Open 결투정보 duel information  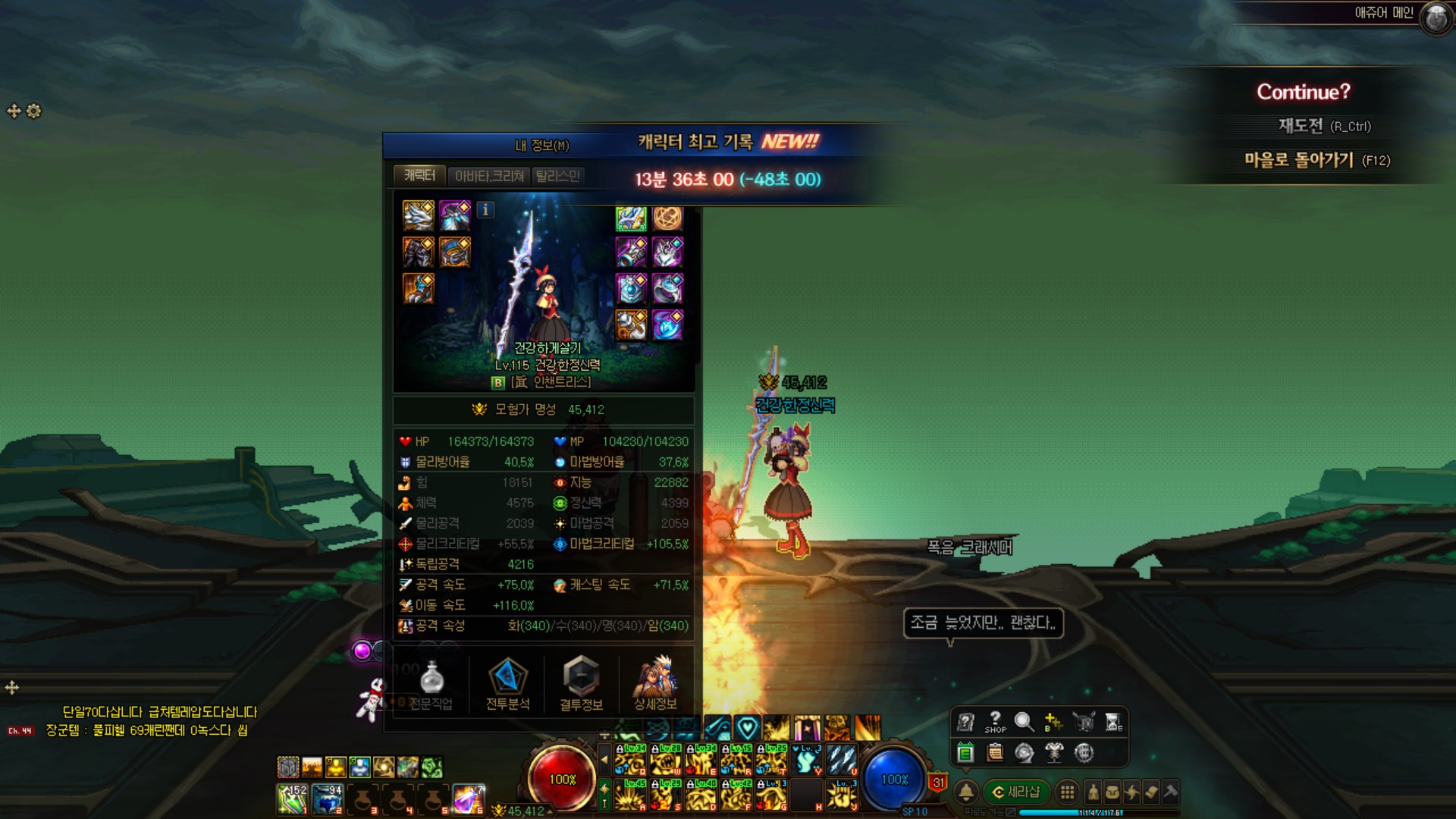pos(581,684)
